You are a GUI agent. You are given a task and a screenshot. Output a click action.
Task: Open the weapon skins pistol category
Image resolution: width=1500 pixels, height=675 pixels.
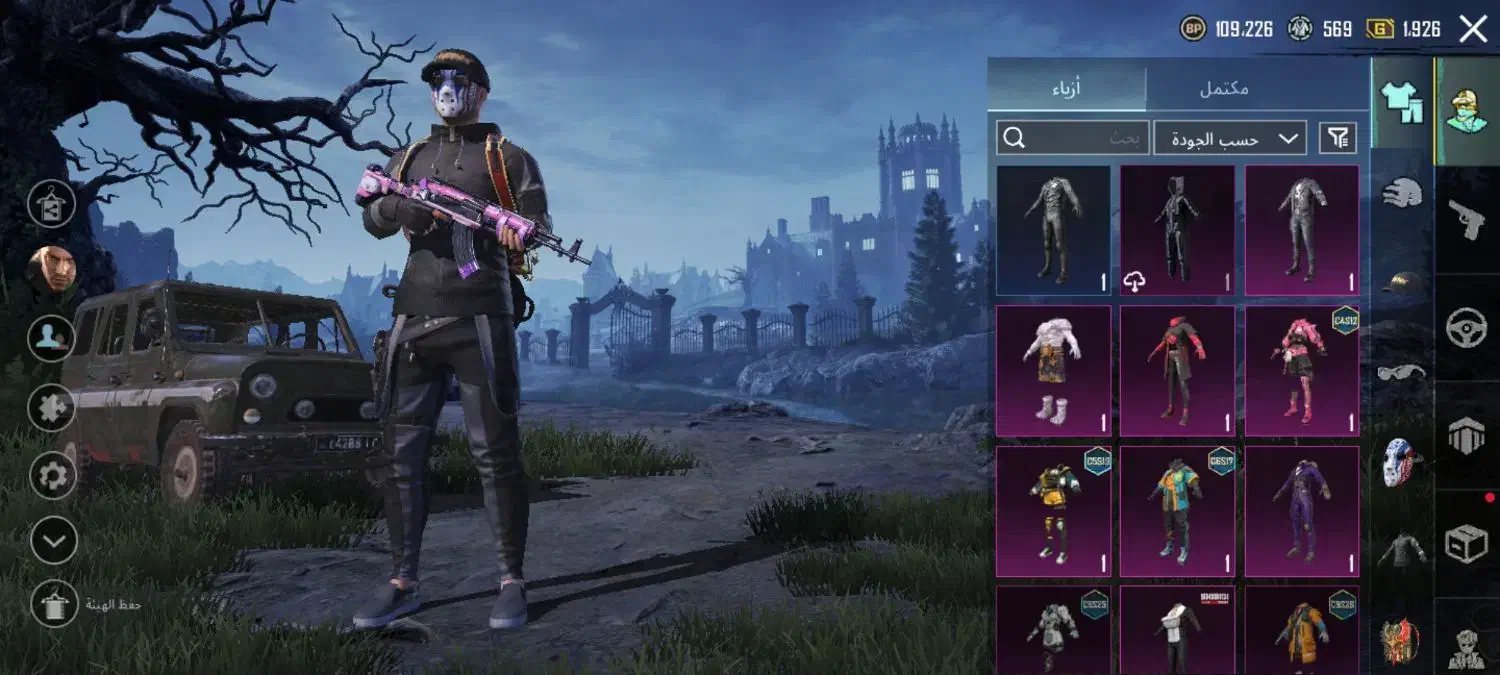(1467, 219)
